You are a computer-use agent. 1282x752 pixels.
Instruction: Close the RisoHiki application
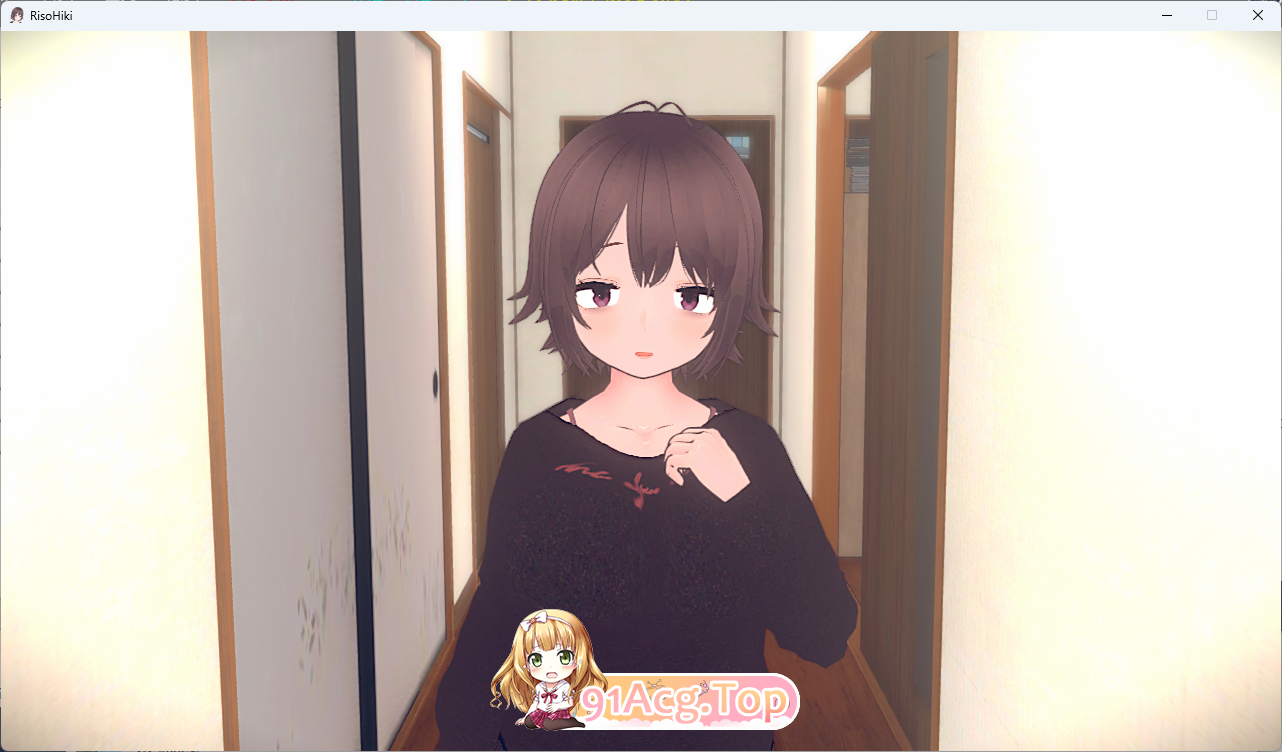[1257, 15]
